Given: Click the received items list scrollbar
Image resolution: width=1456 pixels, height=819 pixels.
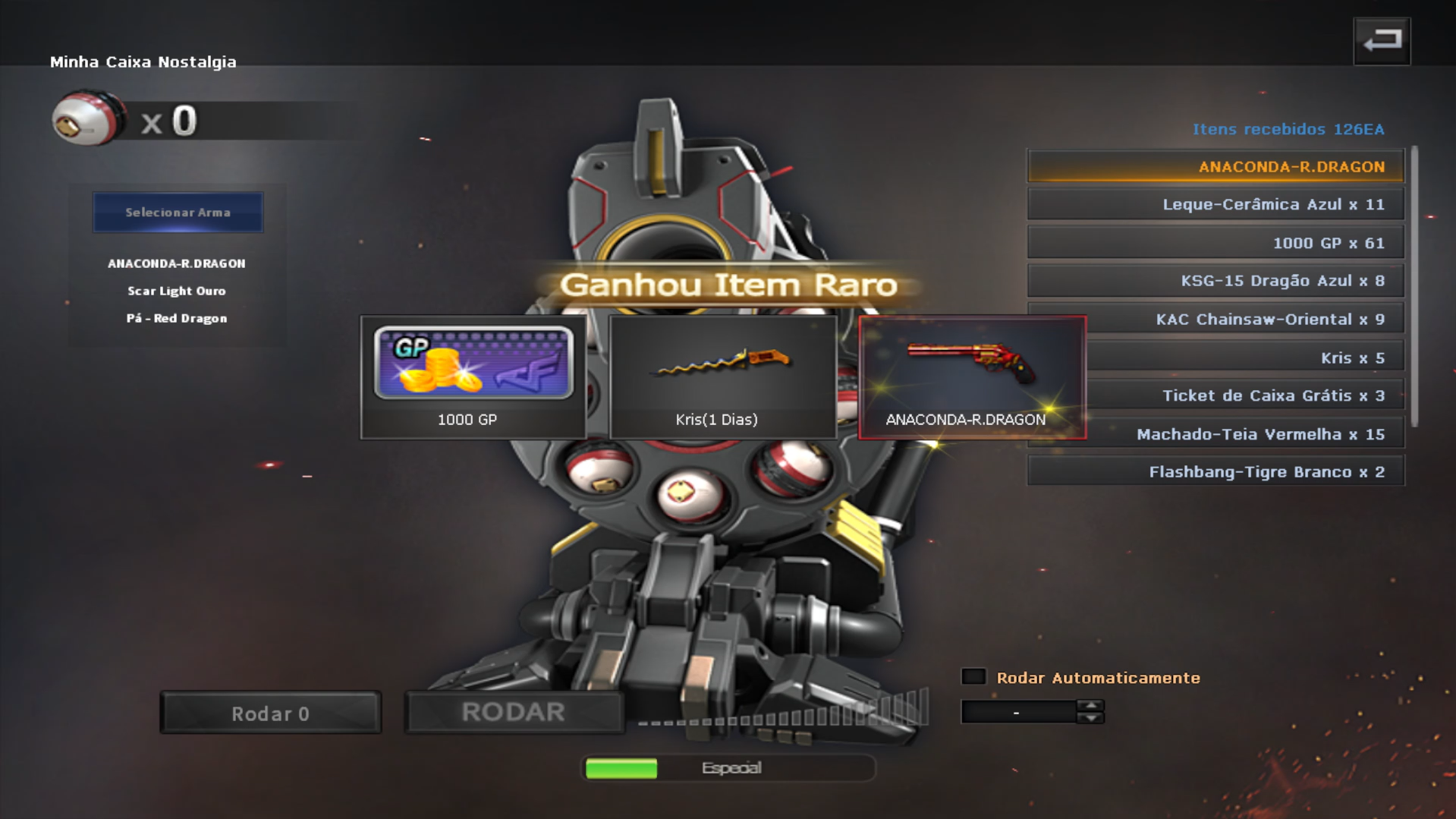Looking at the screenshot, I should pos(1414,288).
